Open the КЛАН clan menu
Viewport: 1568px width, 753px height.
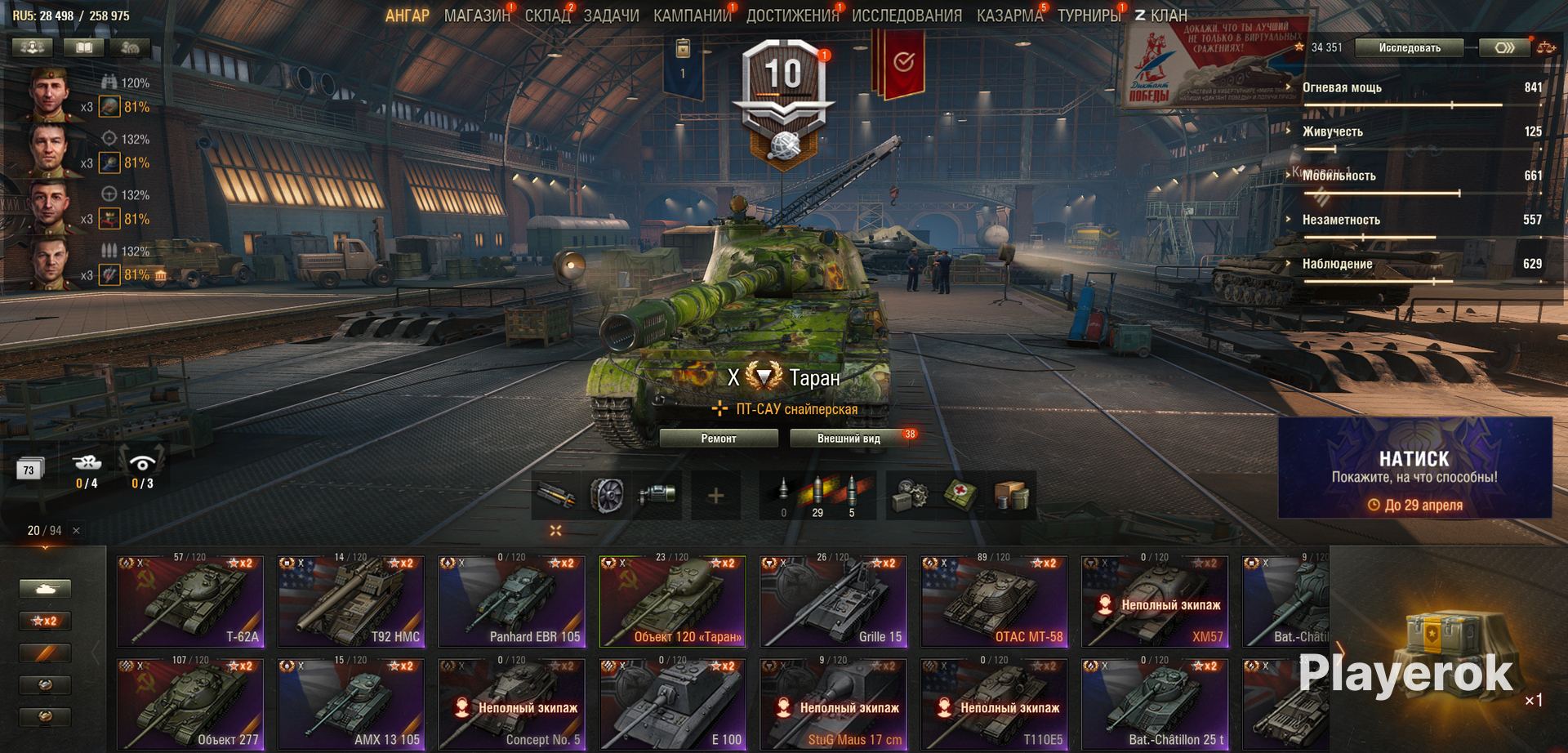click(1161, 16)
